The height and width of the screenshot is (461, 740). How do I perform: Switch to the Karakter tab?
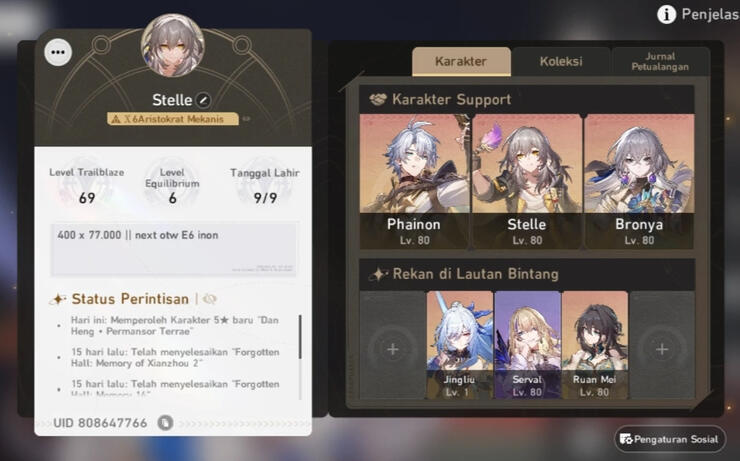461,61
